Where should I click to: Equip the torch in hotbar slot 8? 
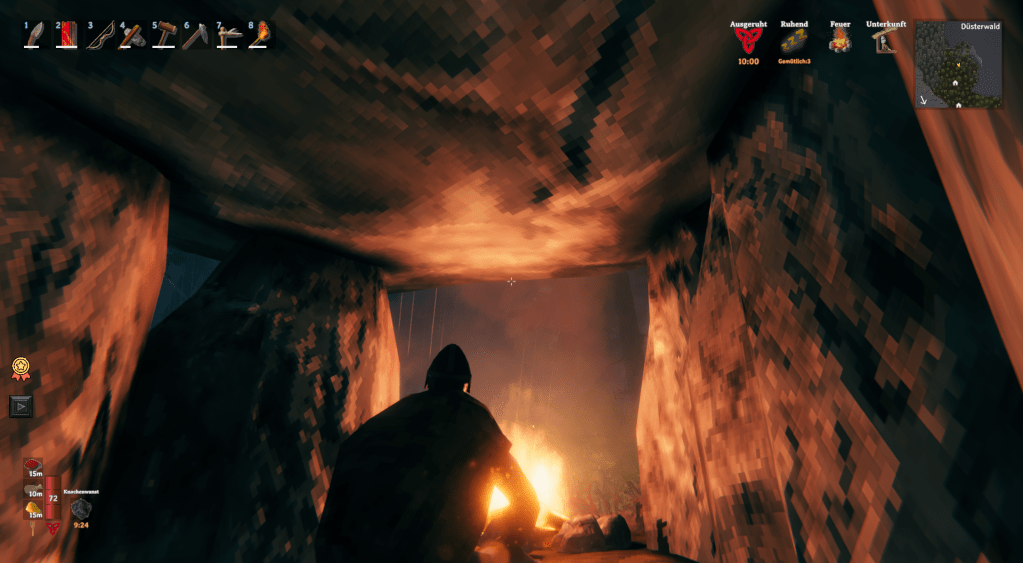click(260, 36)
